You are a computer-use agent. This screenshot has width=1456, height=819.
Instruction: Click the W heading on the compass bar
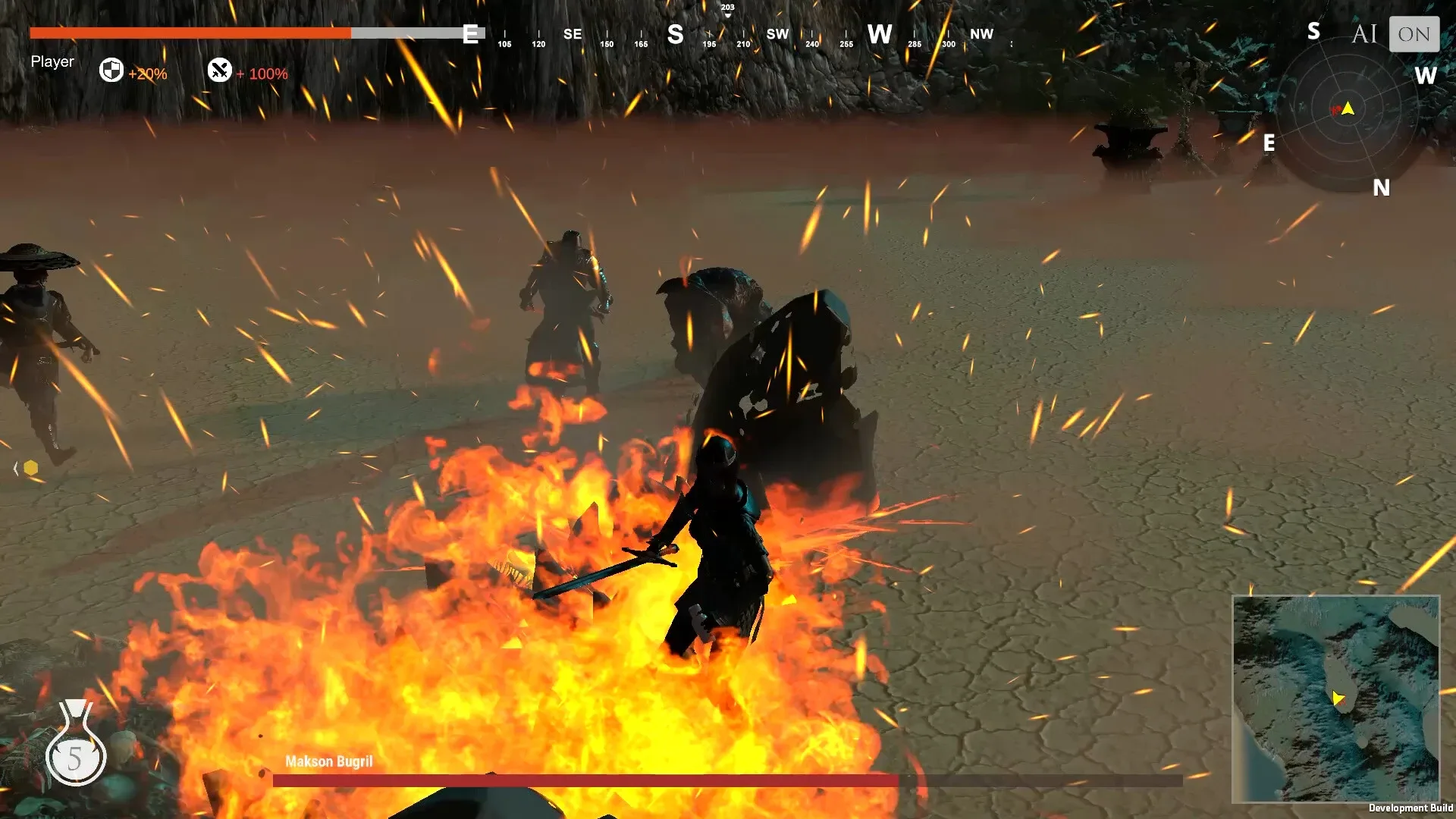pyautogui.click(x=880, y=34)
